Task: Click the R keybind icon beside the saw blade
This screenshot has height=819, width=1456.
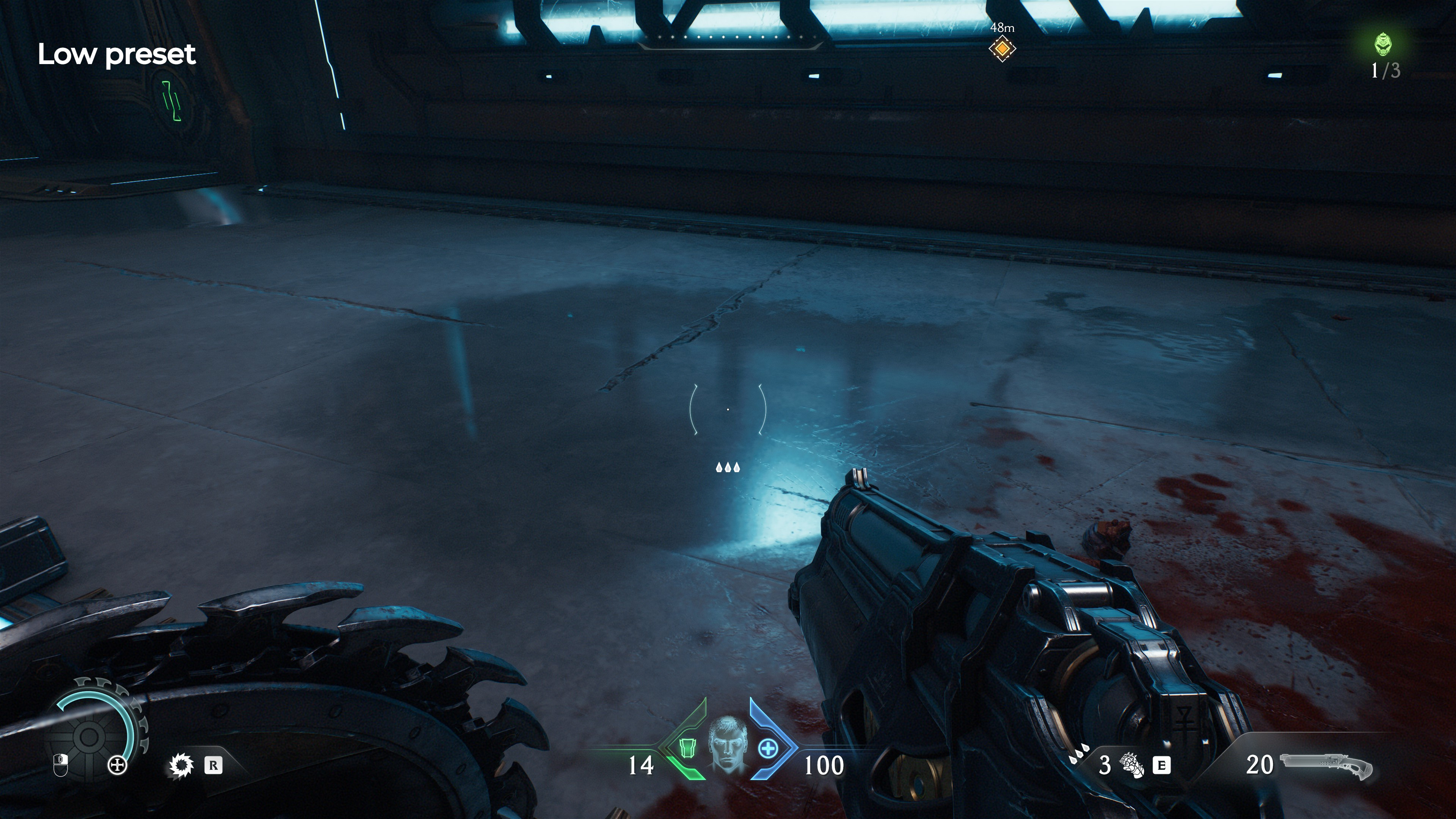Action: (213, 766)
